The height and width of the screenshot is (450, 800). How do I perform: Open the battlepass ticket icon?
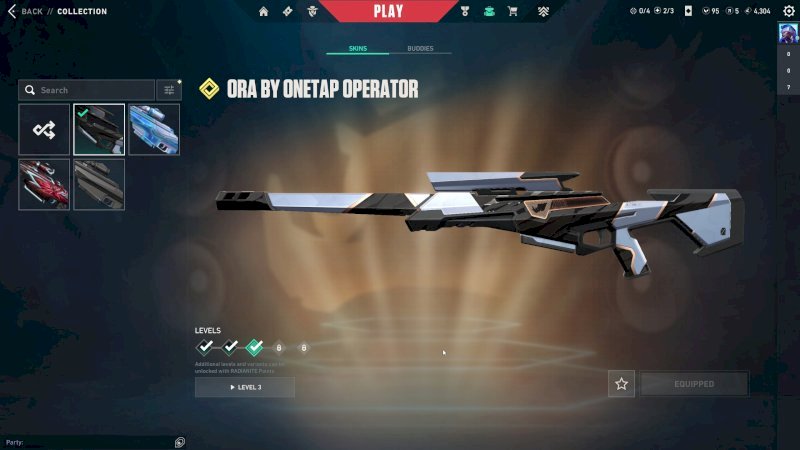coord(288,11)
